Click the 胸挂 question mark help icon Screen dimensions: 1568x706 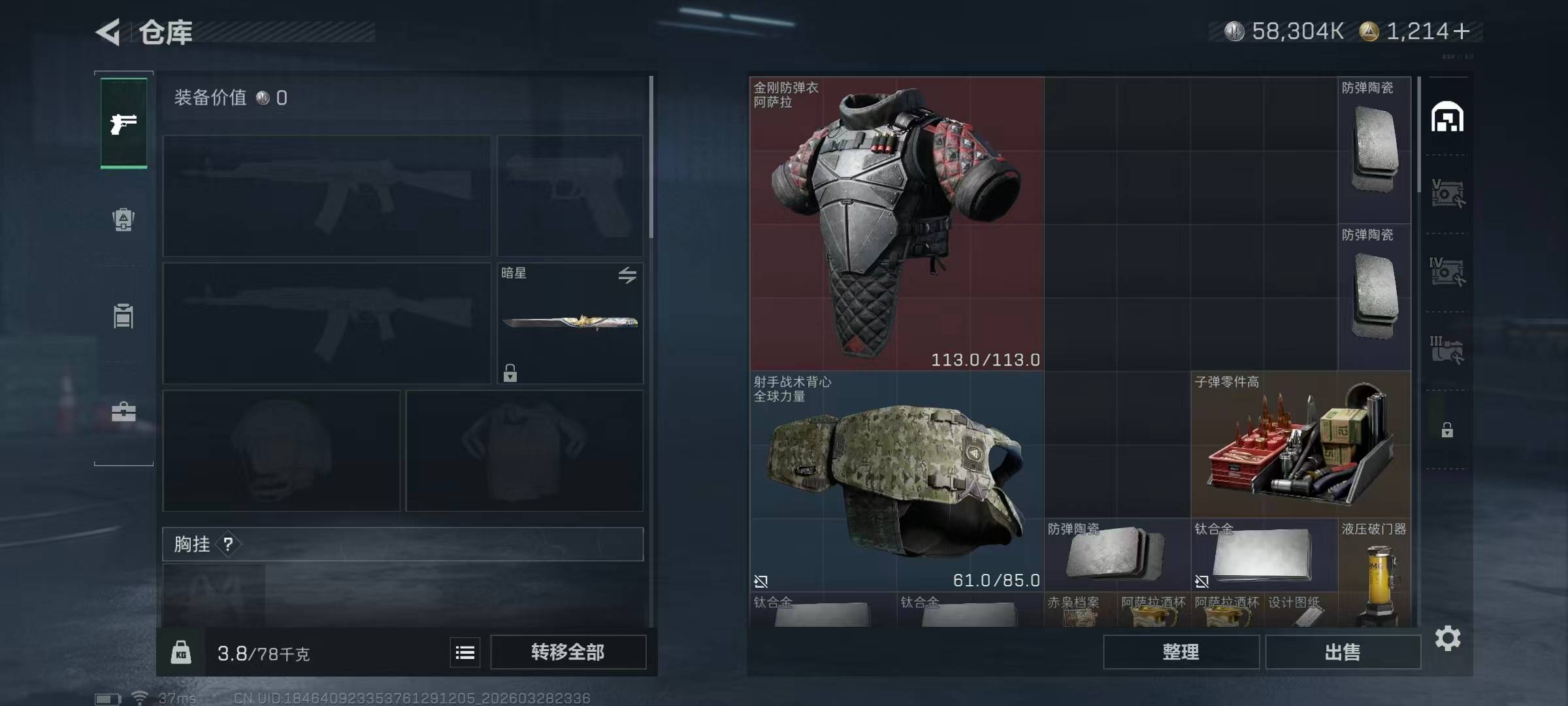pyautogui.click(x=228, y=544)
